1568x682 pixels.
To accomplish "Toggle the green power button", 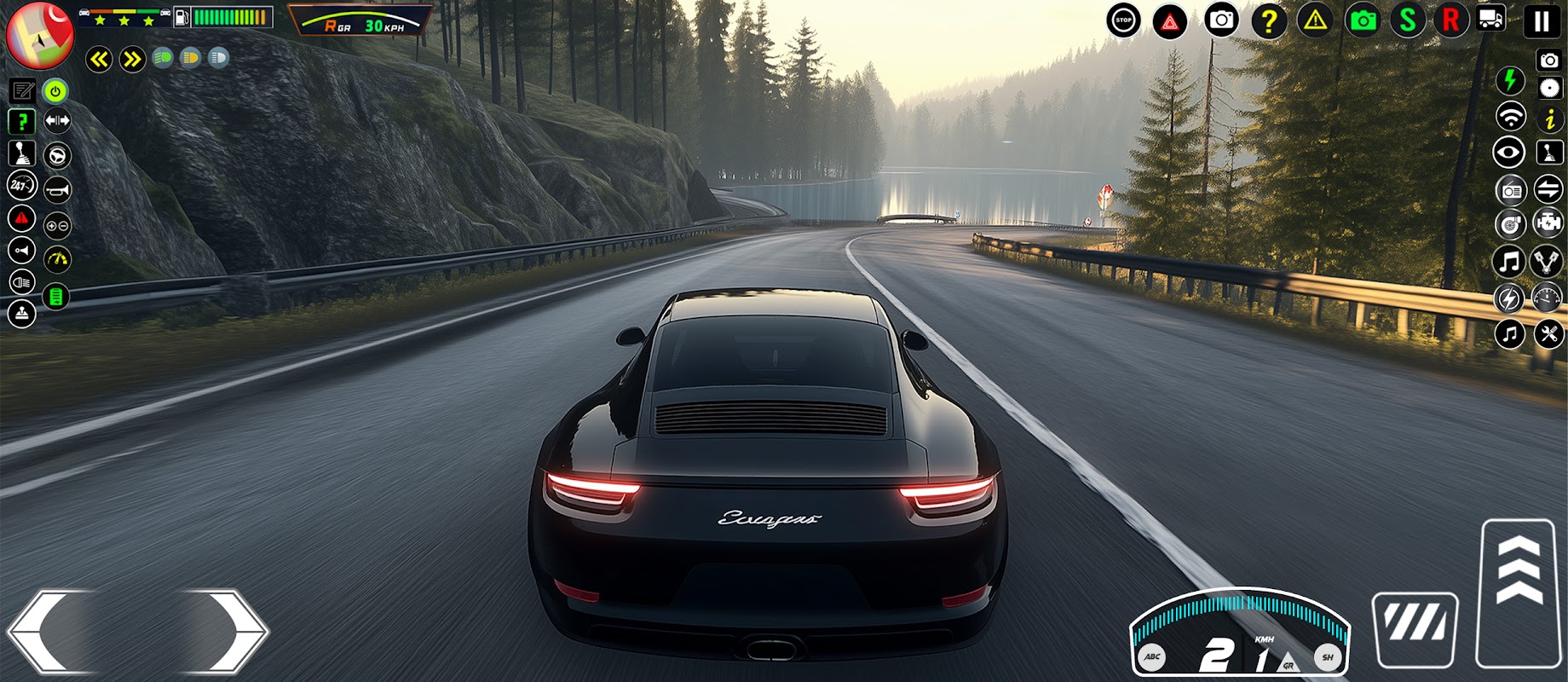I will pyautogui.click(x=55, y=90).
